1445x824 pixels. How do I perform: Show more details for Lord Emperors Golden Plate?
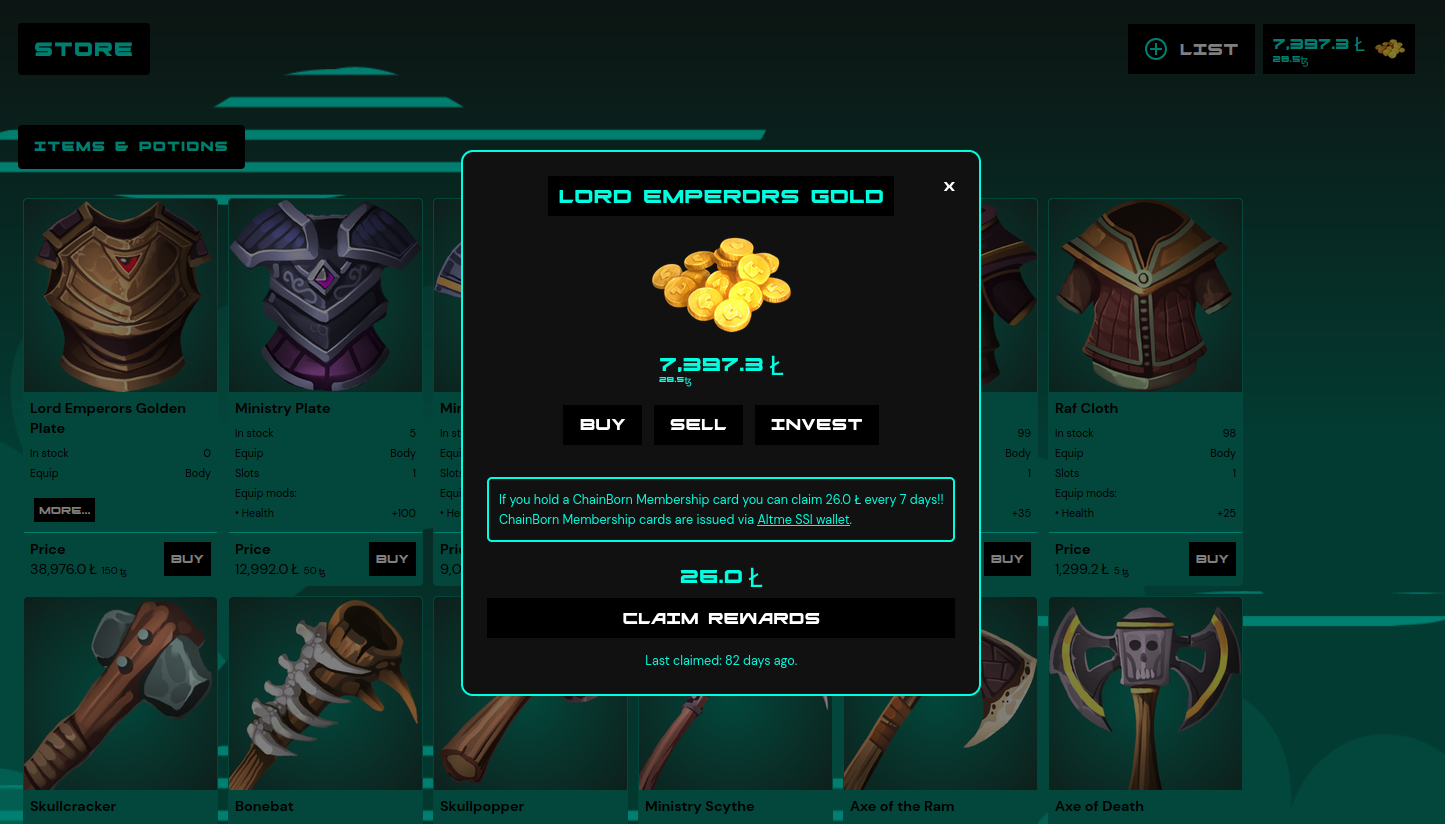click(64, 510)
